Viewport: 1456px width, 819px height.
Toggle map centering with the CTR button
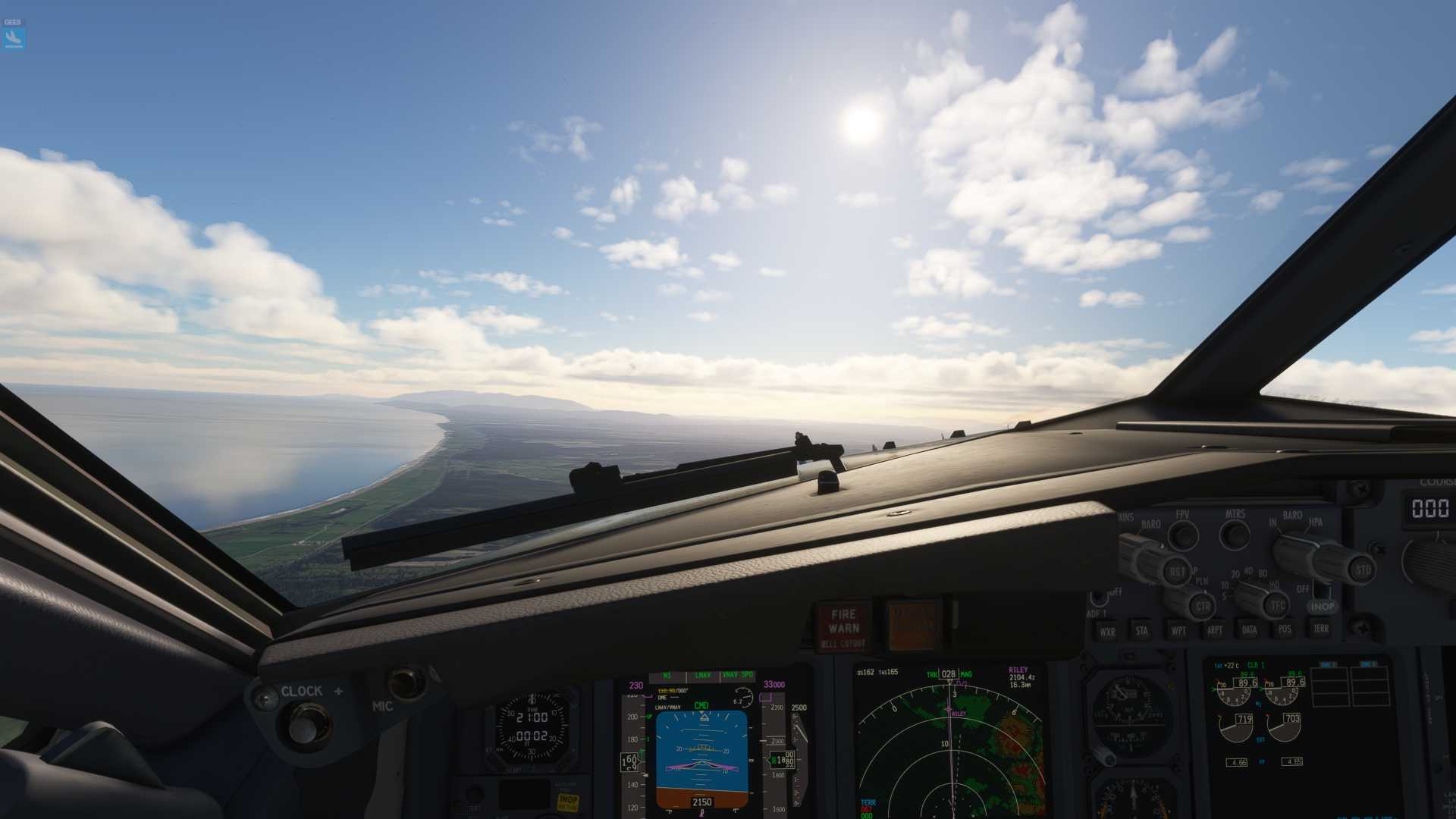1202,607
